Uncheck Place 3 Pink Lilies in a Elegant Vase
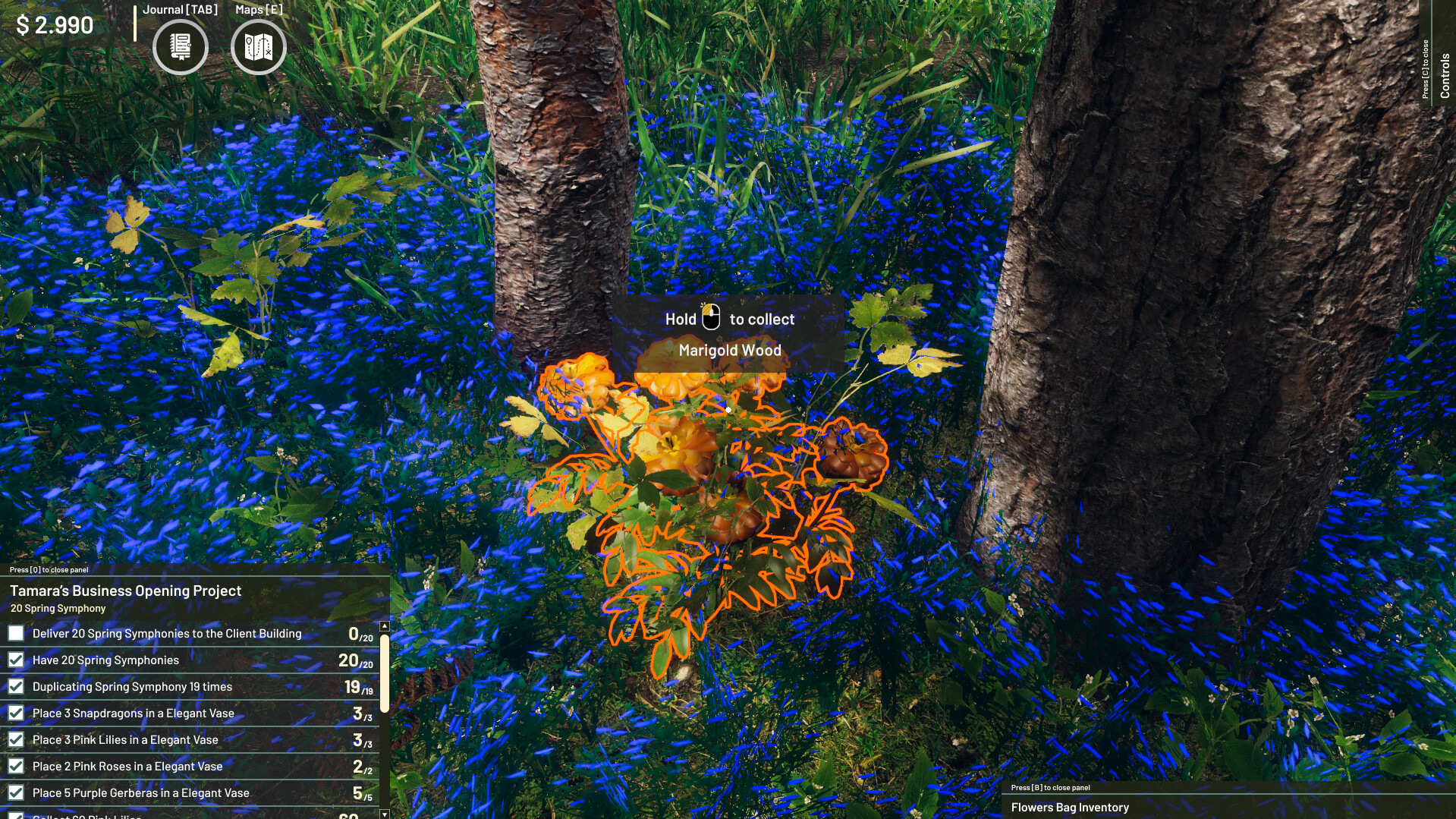 pos(16,739)
